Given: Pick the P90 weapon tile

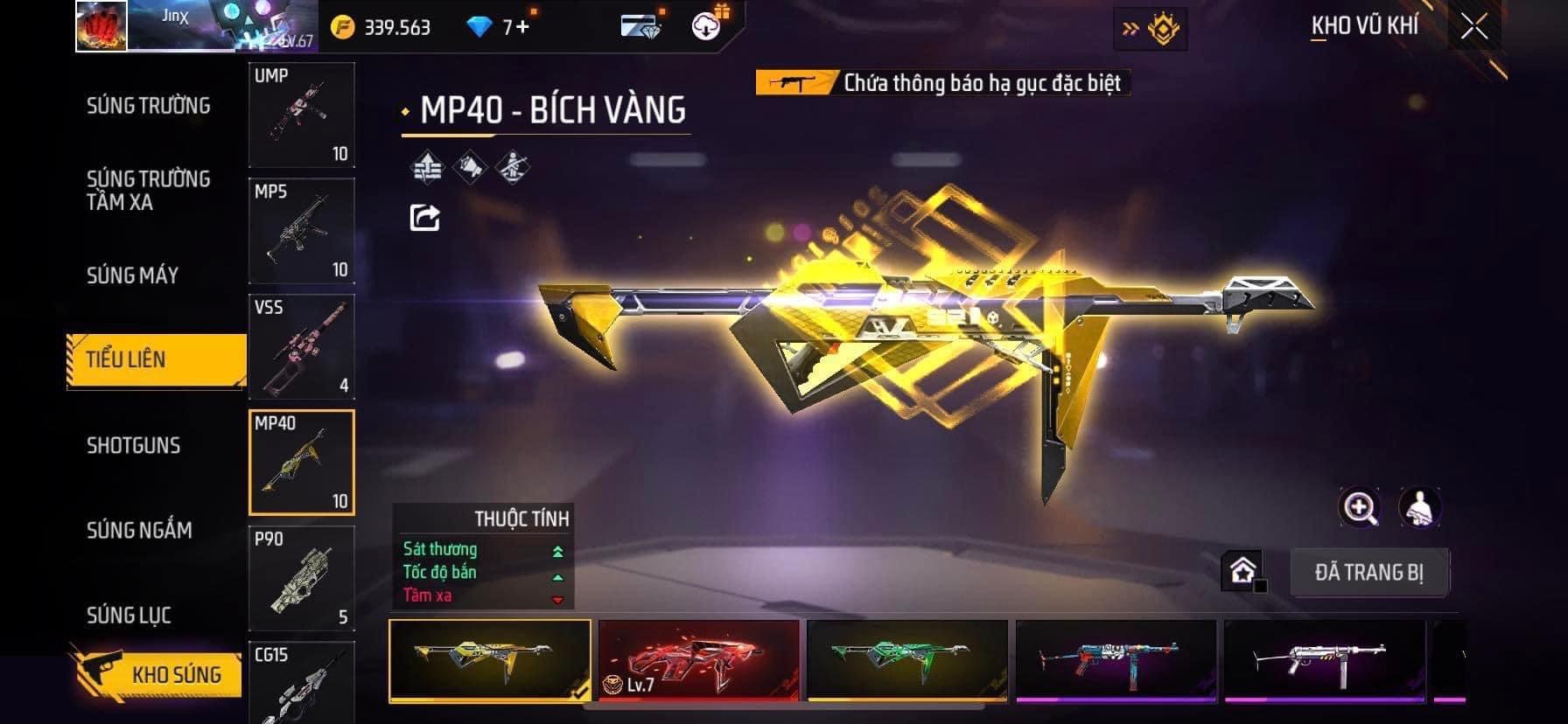Looking at the screenshot, I should click(302, 578).
